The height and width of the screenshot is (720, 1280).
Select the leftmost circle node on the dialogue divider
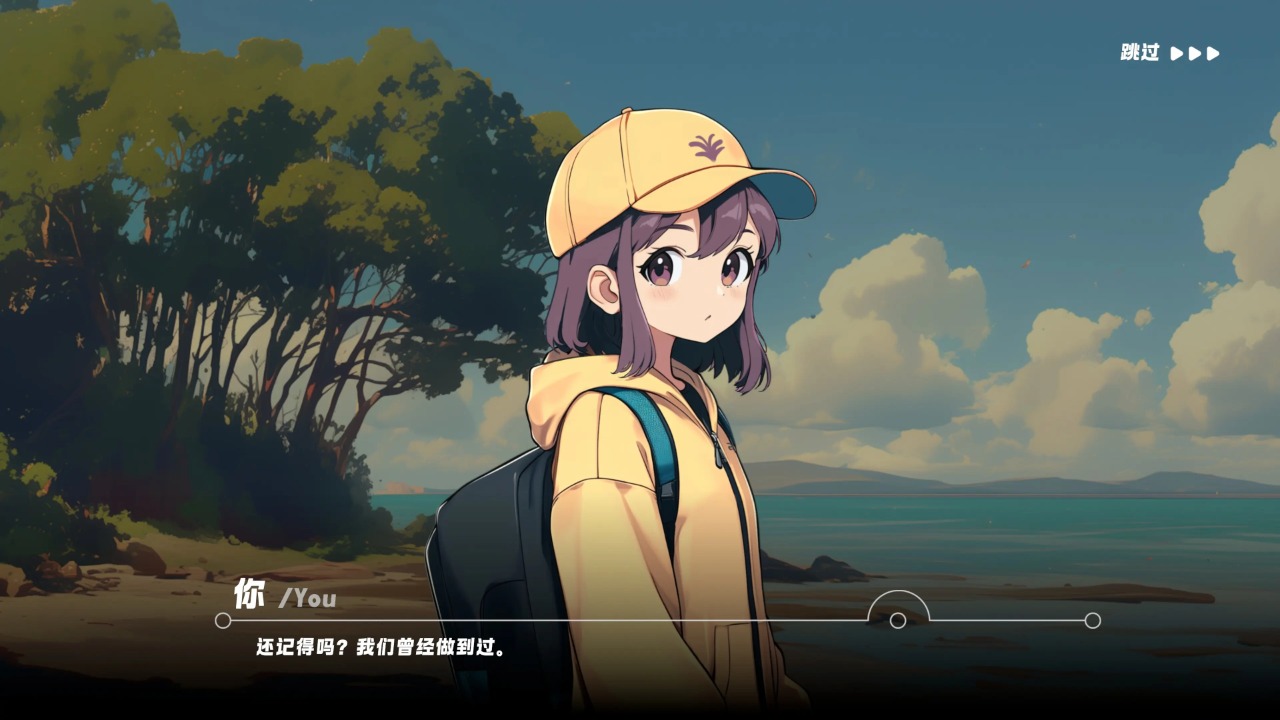(223, 620)
